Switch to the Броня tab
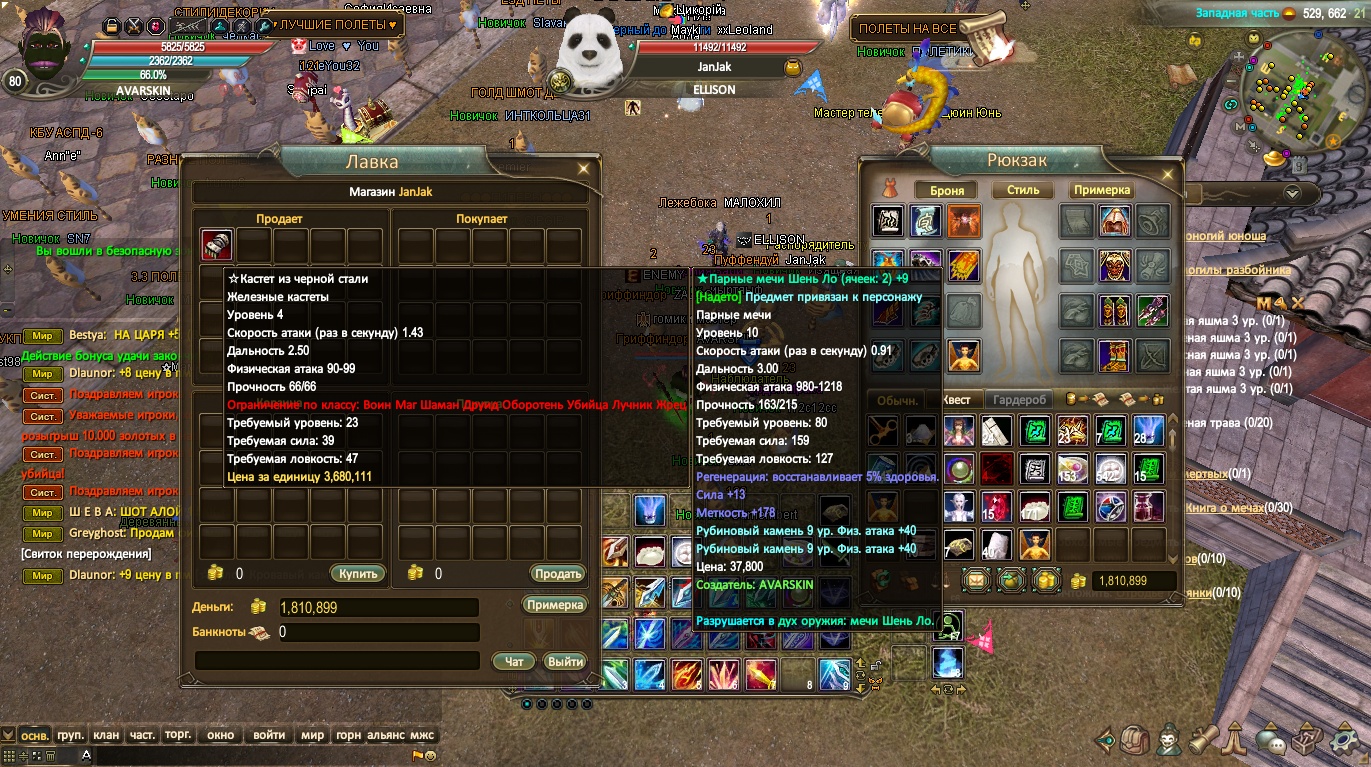 (x=946, y=190)
